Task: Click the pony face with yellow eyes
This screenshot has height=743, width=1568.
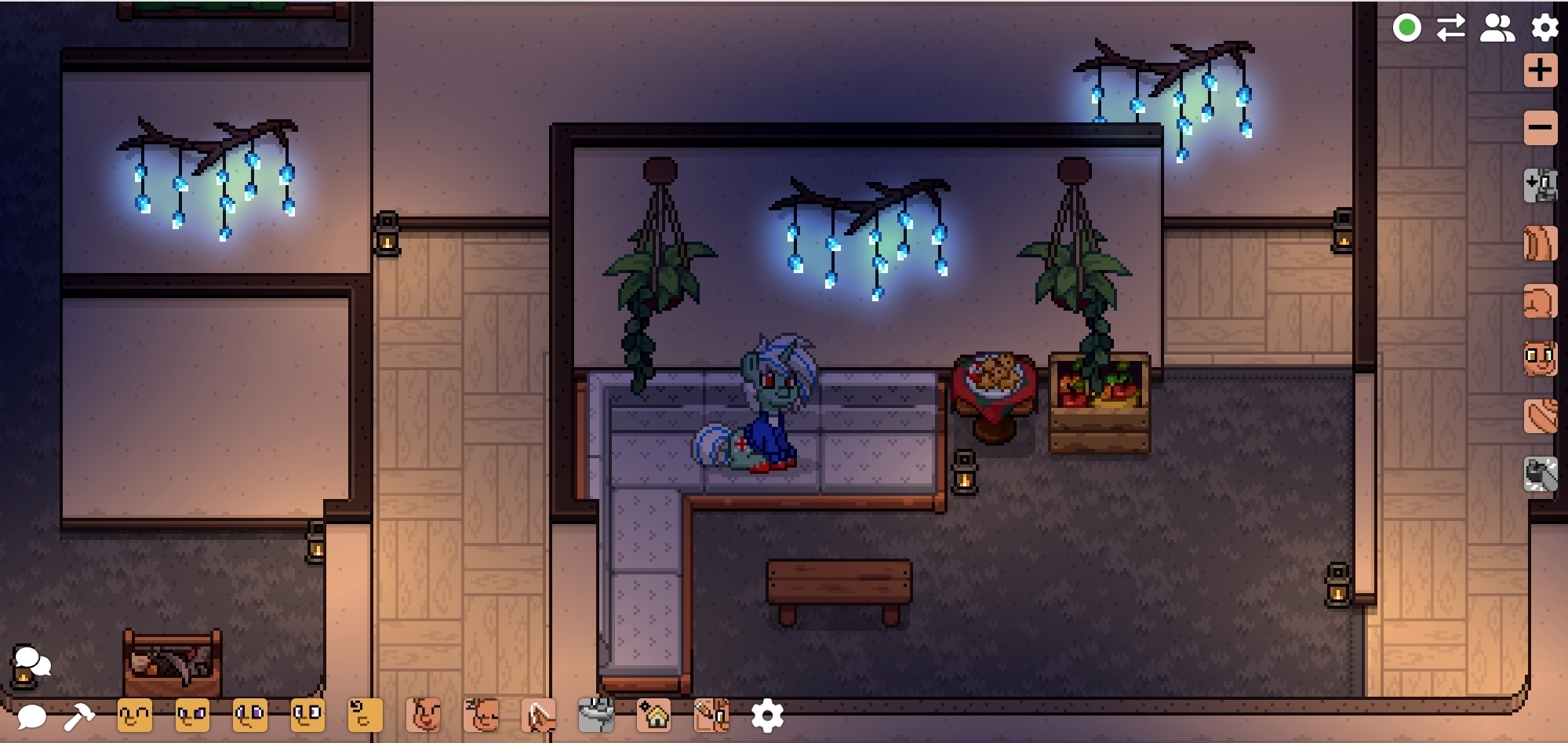Action: 1541,359
